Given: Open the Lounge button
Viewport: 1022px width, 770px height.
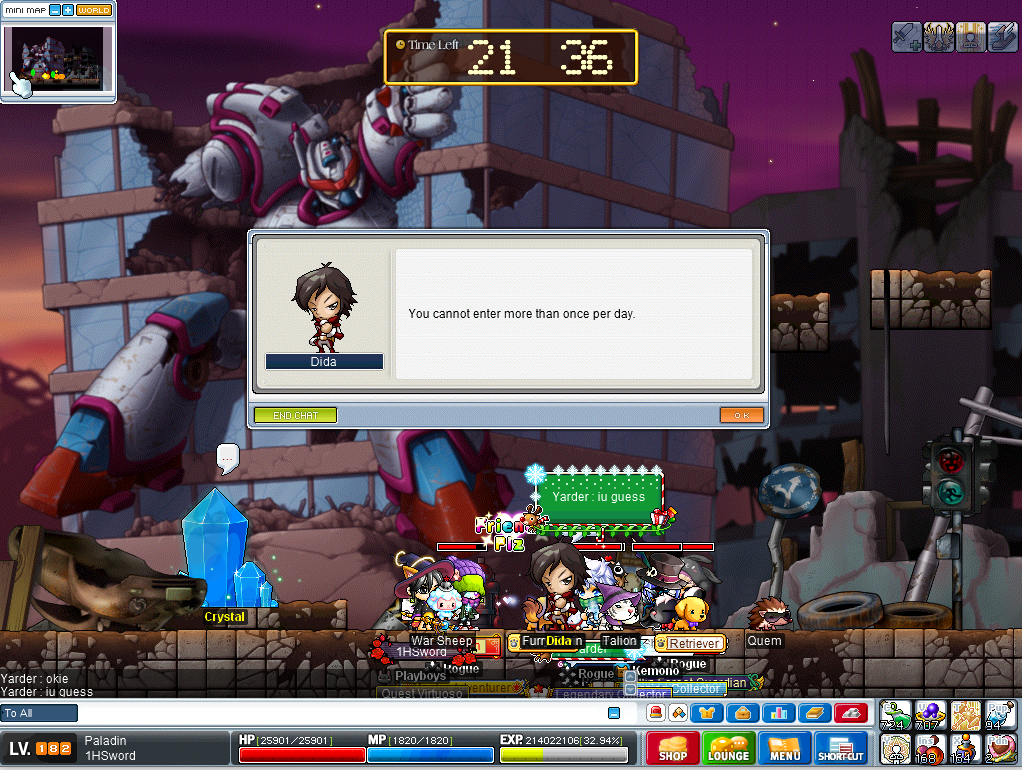Looking at the screenshot, I should 728,749.
